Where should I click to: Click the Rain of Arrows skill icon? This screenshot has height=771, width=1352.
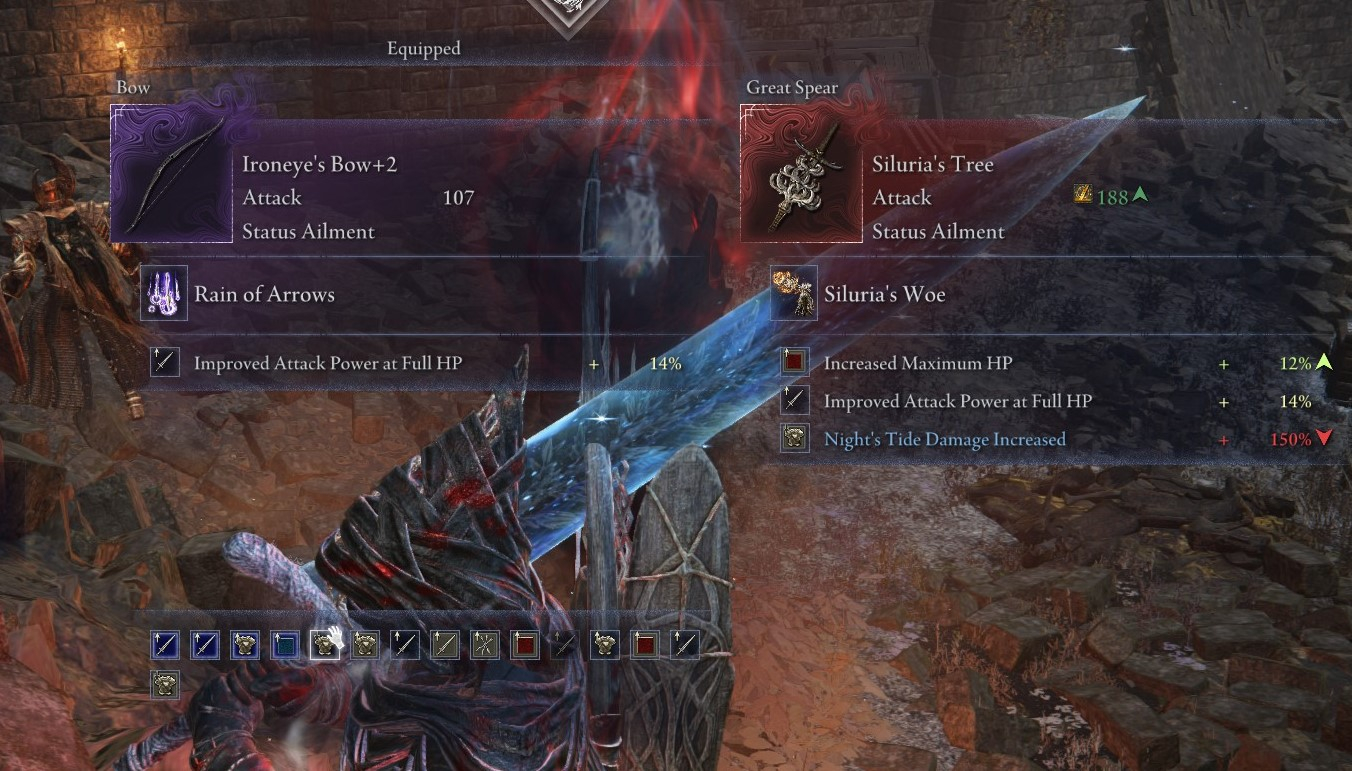coord(164,295)
